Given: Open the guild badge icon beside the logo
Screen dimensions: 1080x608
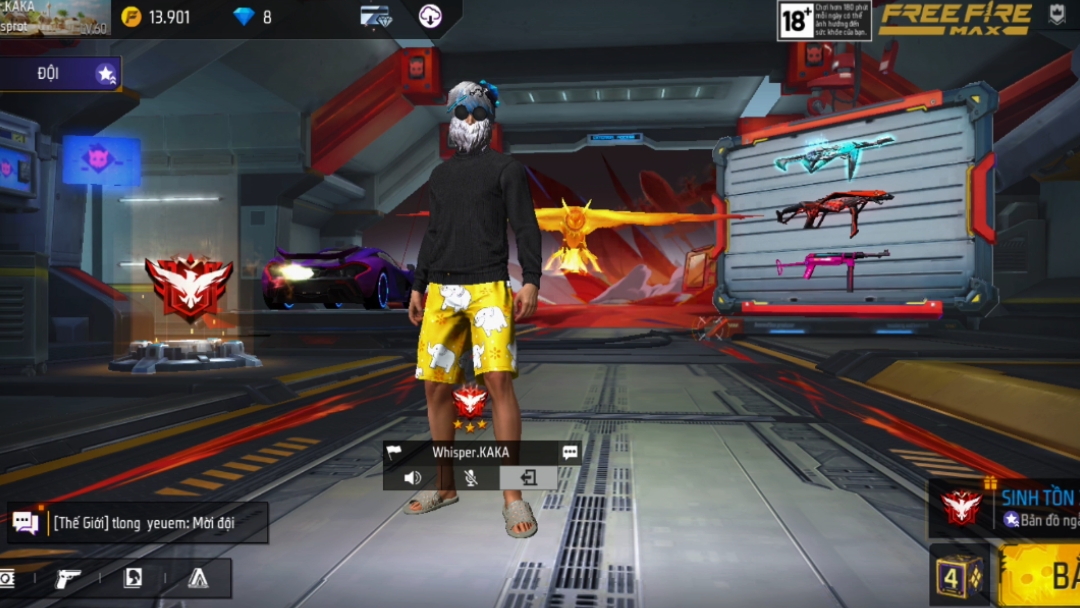Looking at the screenshot, I should pos(1056,16).
